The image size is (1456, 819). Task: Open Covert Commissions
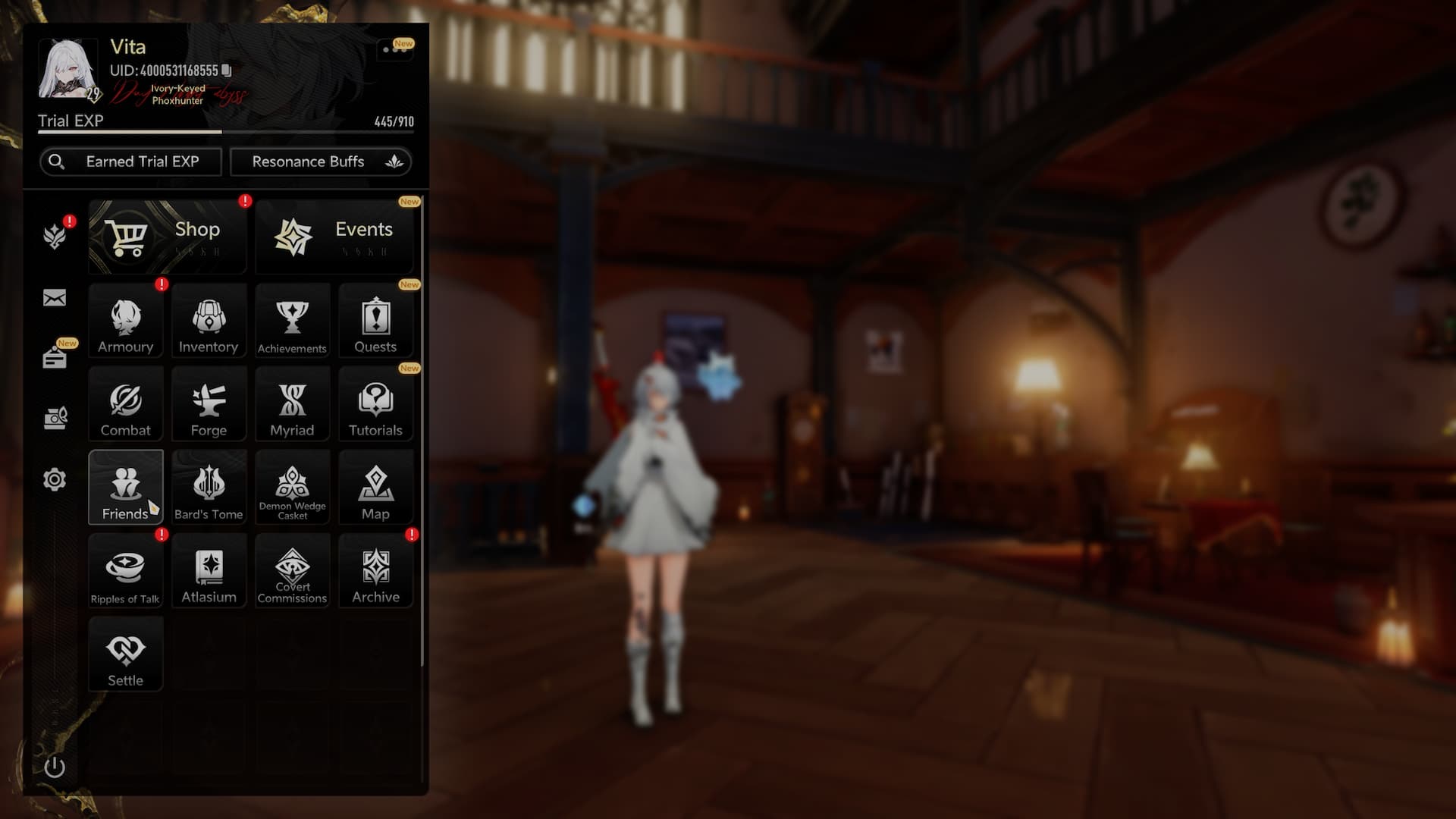tap(292, 571)
